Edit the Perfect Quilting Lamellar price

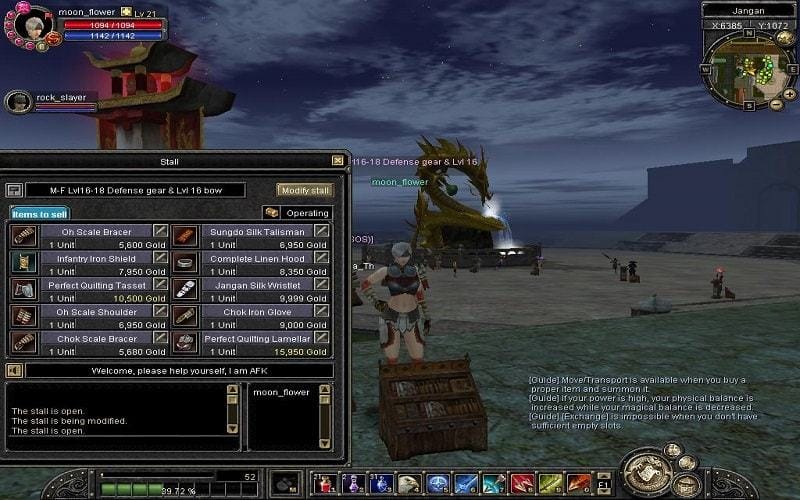[322, 339]
